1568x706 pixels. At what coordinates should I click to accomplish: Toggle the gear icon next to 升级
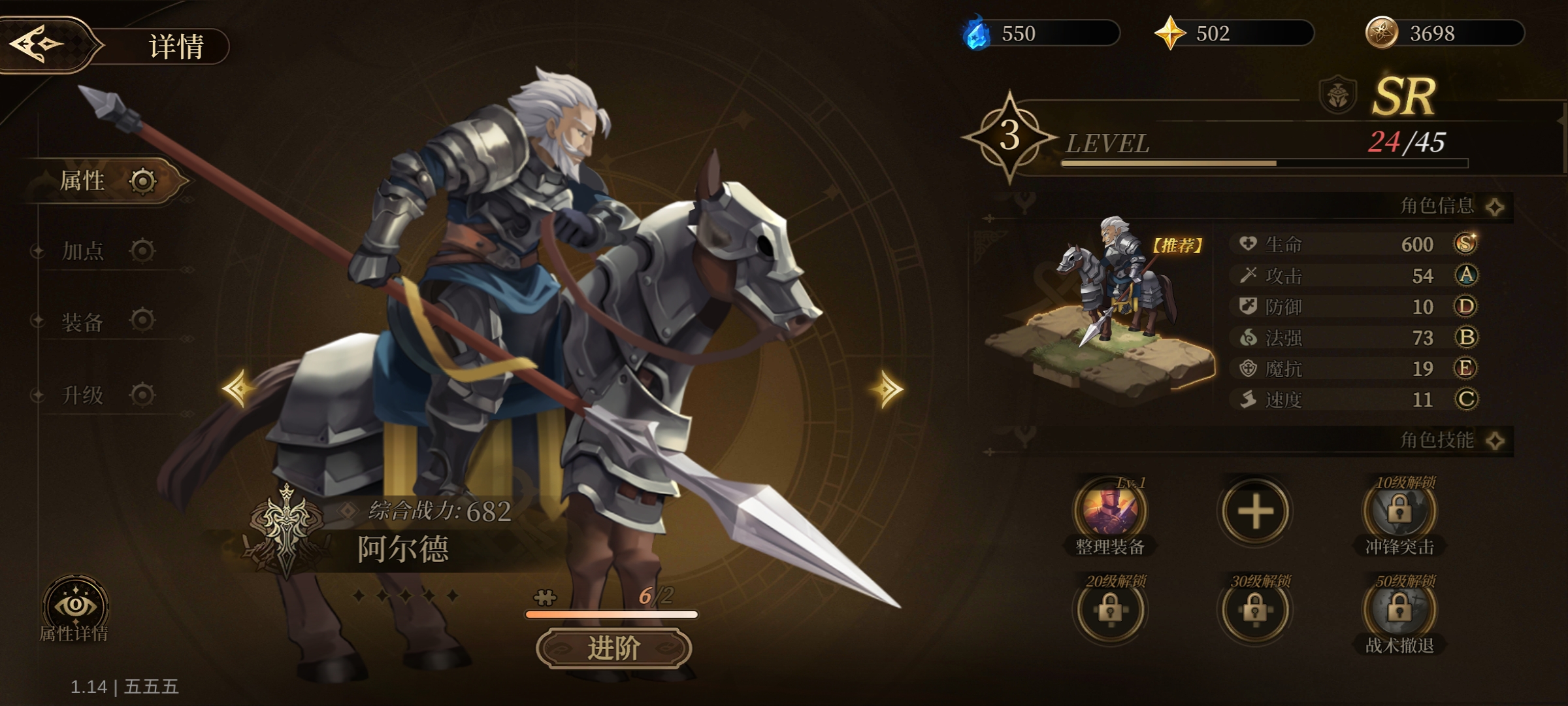(141, 396)
